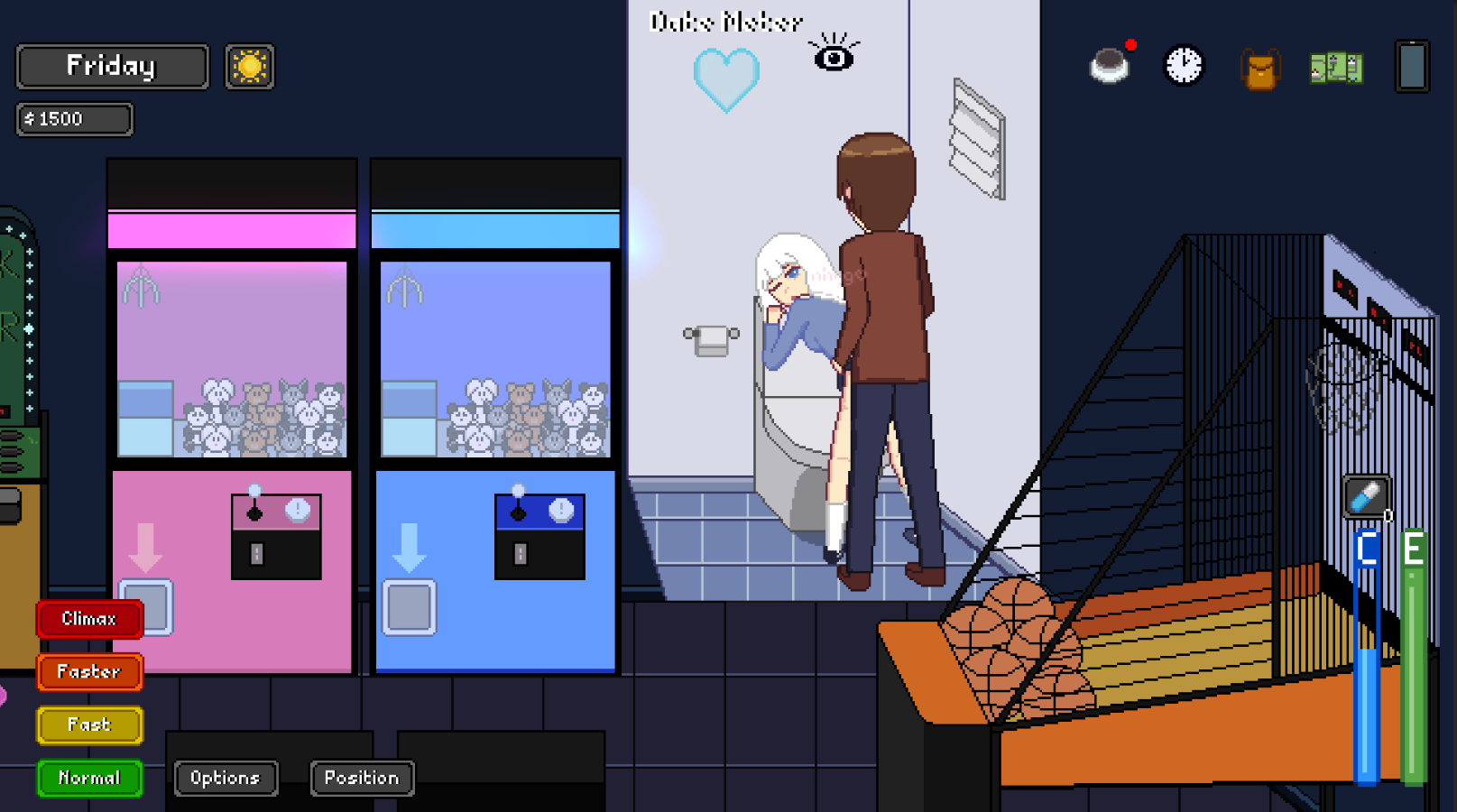Open the Options menu
The width and height of the screenshot is (1457, 812).
point(226,778)
